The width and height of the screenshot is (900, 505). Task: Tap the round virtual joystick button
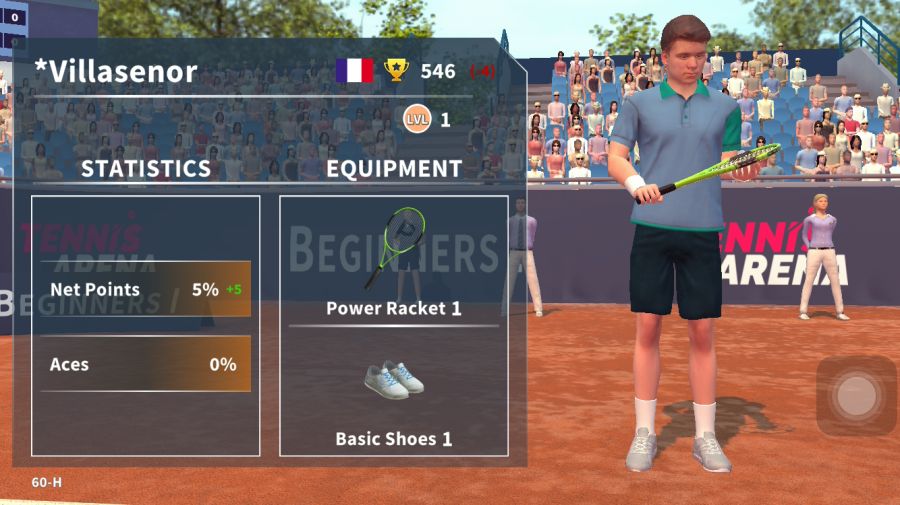tap(856, 396)
